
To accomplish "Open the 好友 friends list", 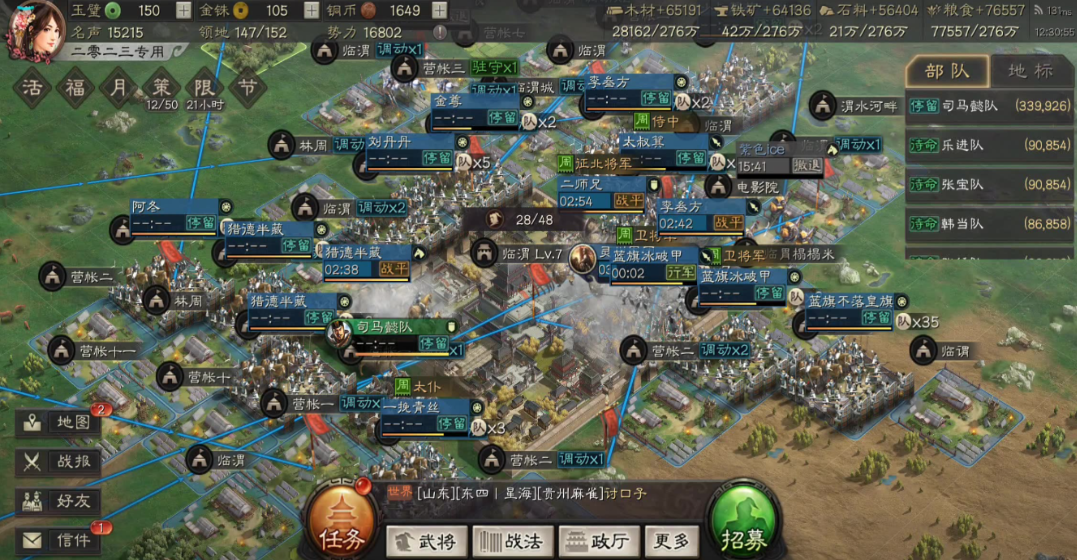I will click(60, 500).
